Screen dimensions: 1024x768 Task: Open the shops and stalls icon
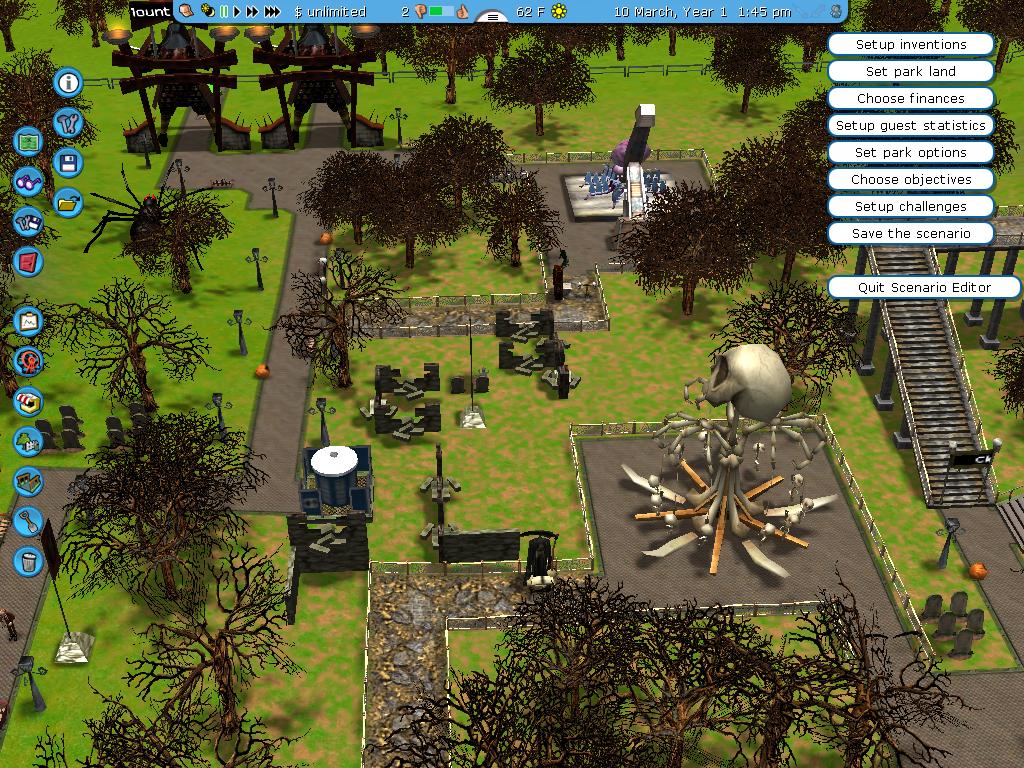click(29, 402)
